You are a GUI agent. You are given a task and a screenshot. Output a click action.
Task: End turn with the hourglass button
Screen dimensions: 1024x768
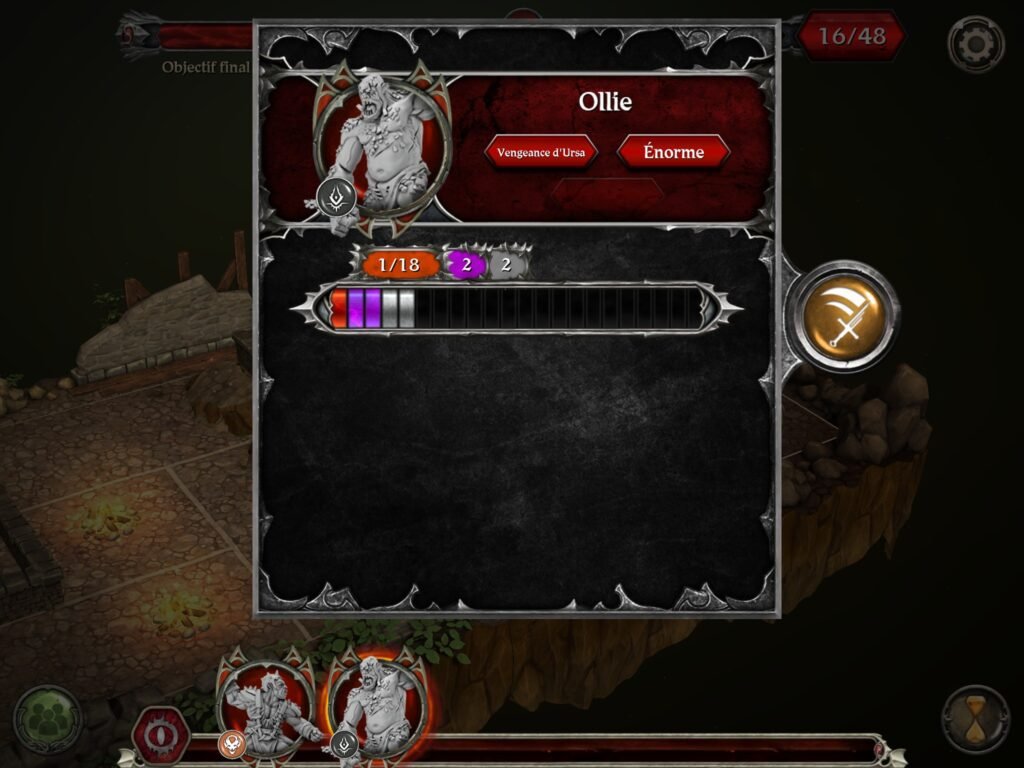point(975,718)
